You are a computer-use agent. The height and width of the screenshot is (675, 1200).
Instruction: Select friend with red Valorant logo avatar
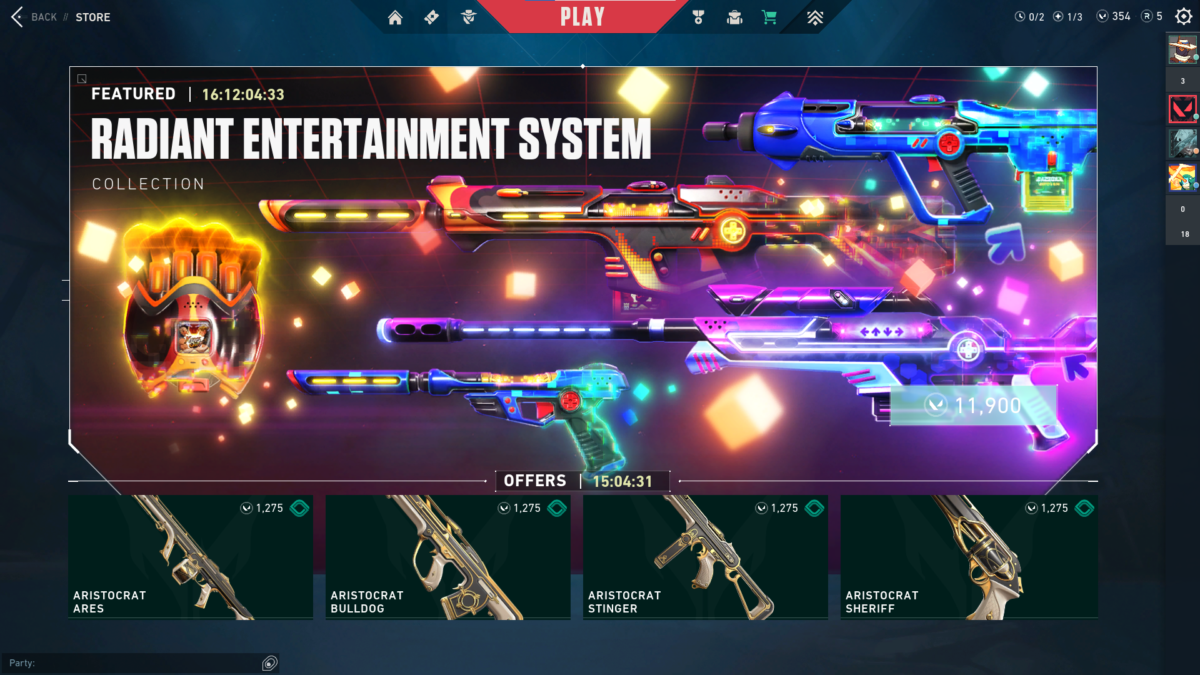click(1182, 108)
